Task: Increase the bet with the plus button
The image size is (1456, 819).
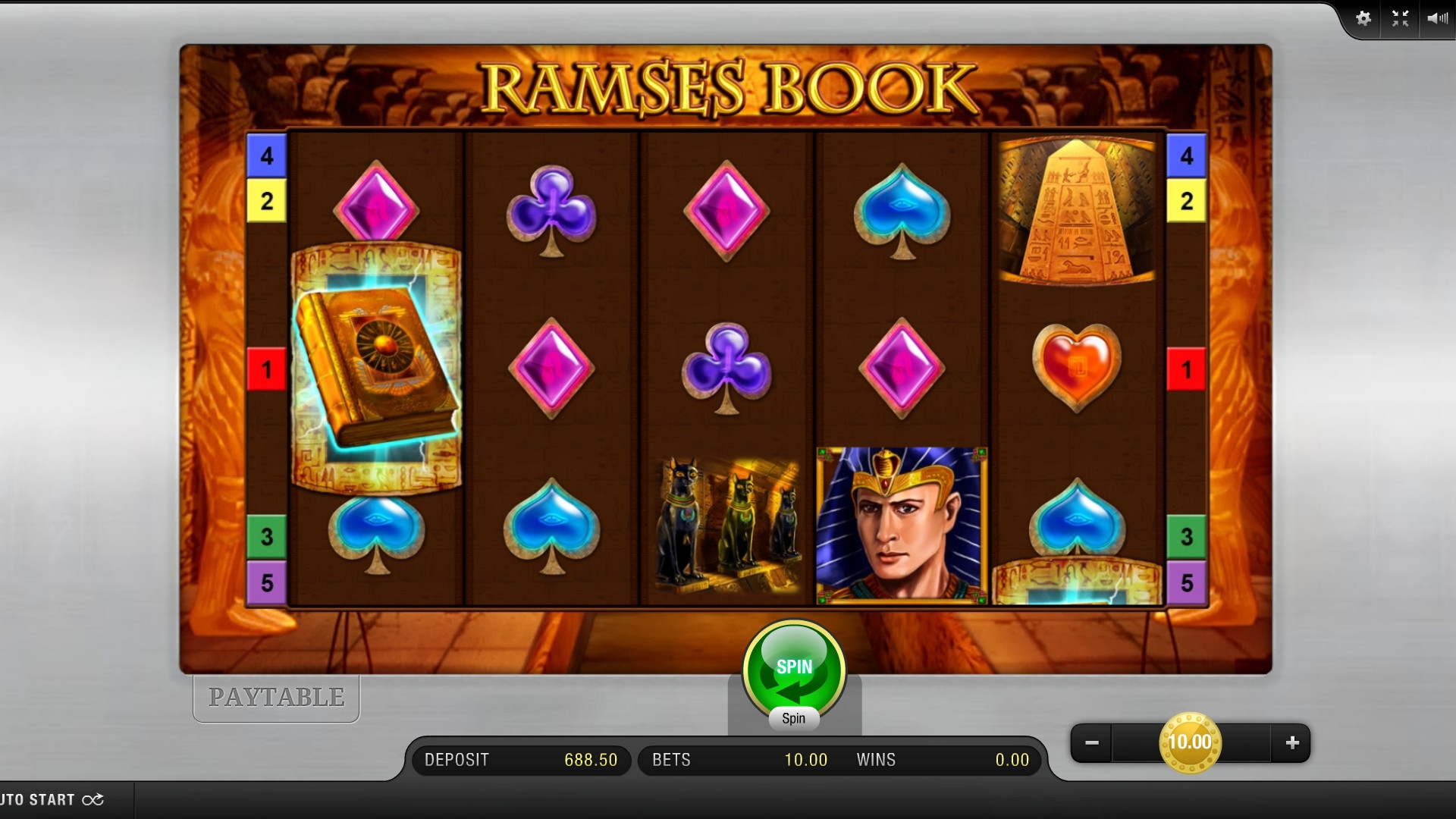Action: pos(1292,743)
